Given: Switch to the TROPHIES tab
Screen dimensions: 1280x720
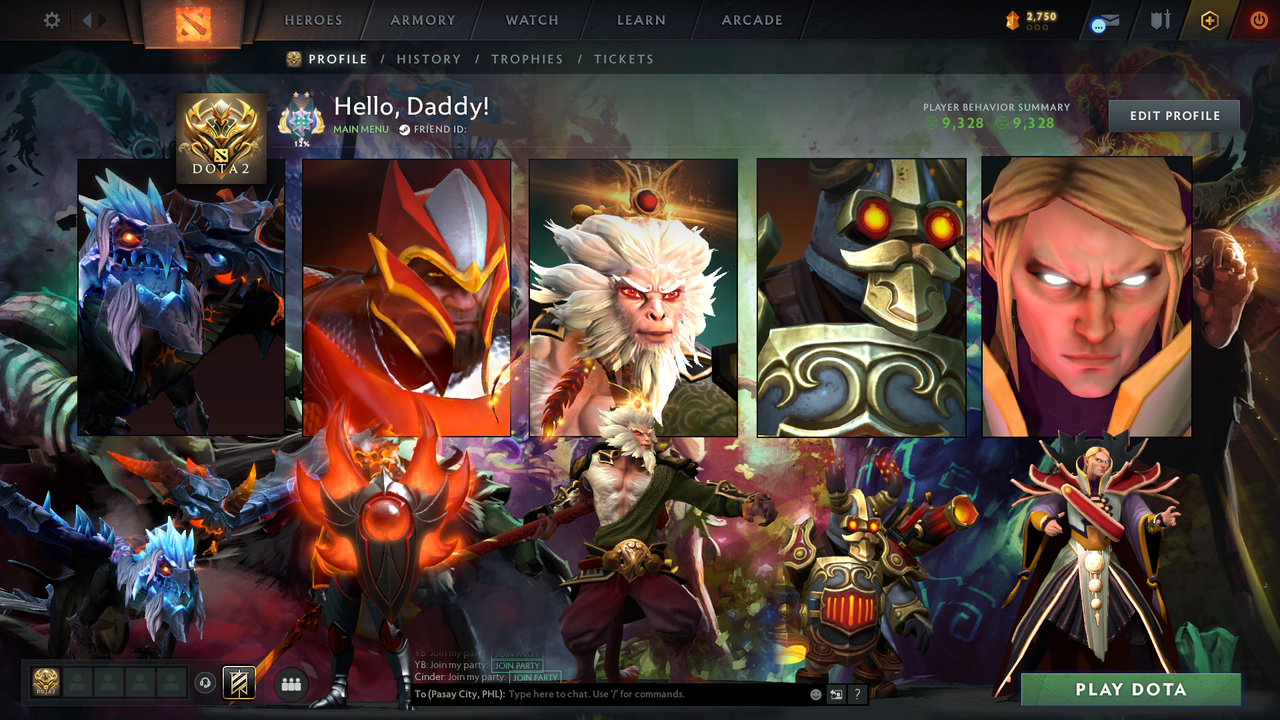Looking at the screenshot, I should click(528, 59).
